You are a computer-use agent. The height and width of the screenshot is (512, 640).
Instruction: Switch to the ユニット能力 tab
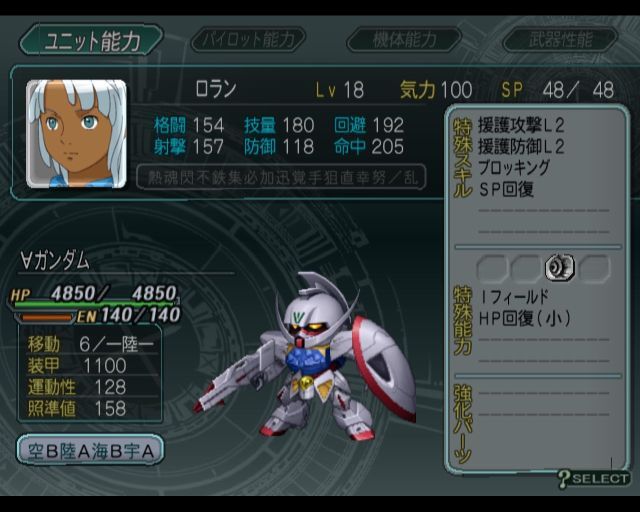pos(91,40)
